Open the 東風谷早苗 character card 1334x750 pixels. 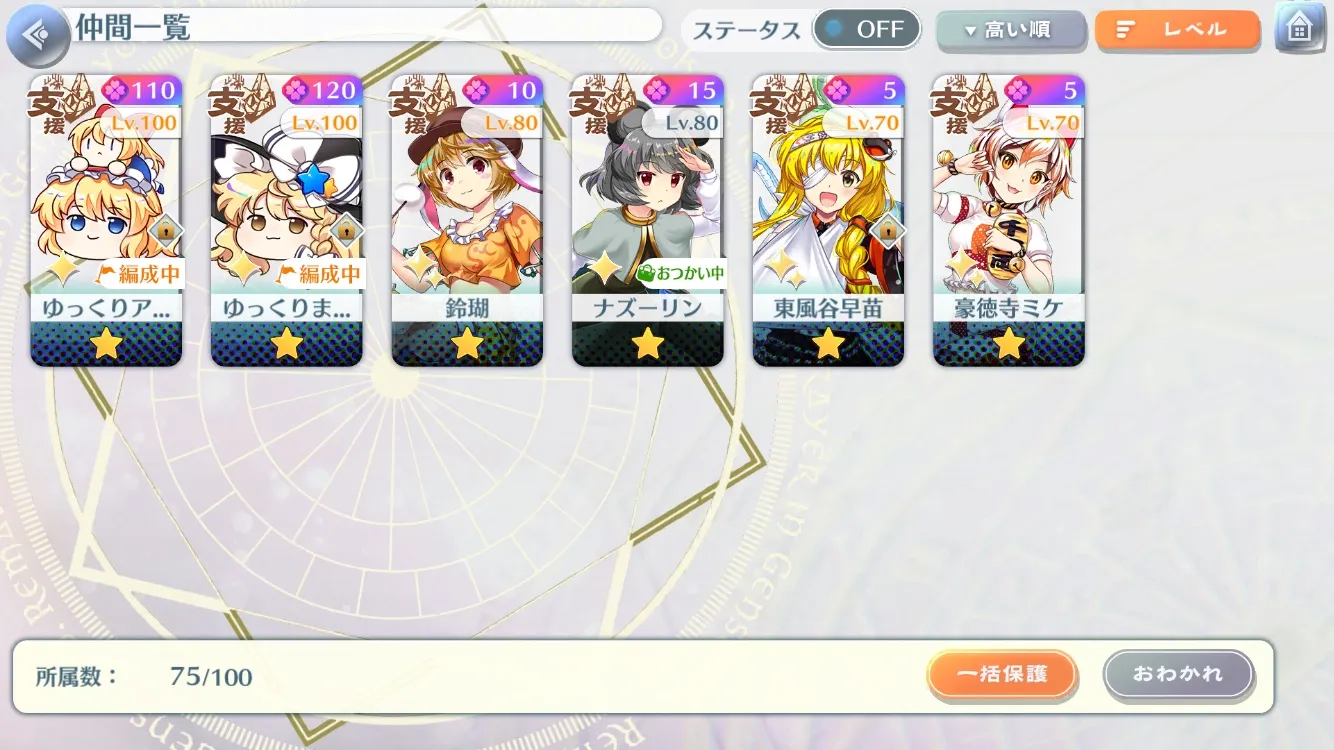[x=828, y=220]
